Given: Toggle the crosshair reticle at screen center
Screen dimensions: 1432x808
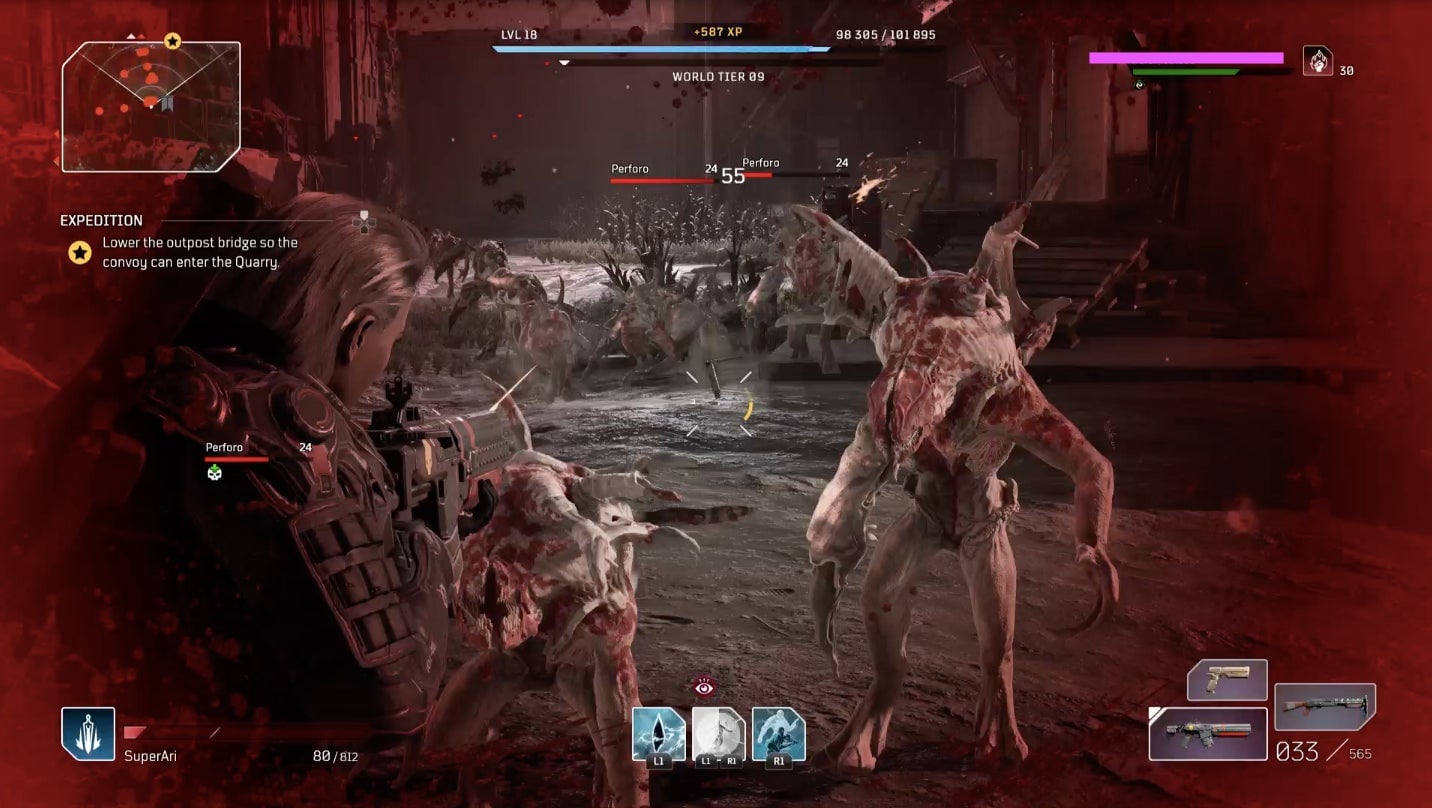Looking at the screenshot, I should [716, 400].
